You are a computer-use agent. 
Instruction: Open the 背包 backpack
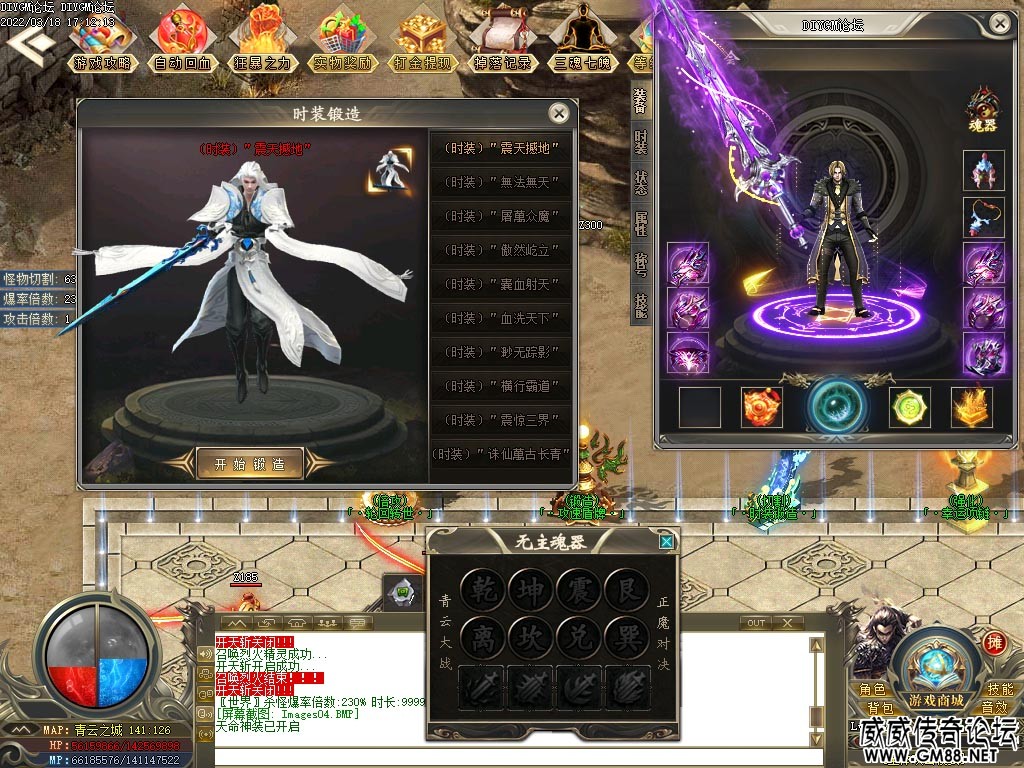click(880, 708)
